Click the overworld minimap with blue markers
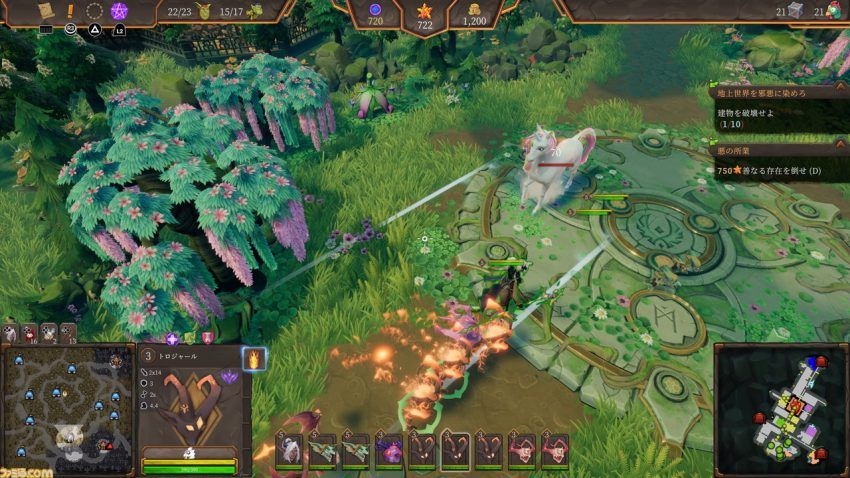This screenshot has width=850, height=478. [67, 408]
